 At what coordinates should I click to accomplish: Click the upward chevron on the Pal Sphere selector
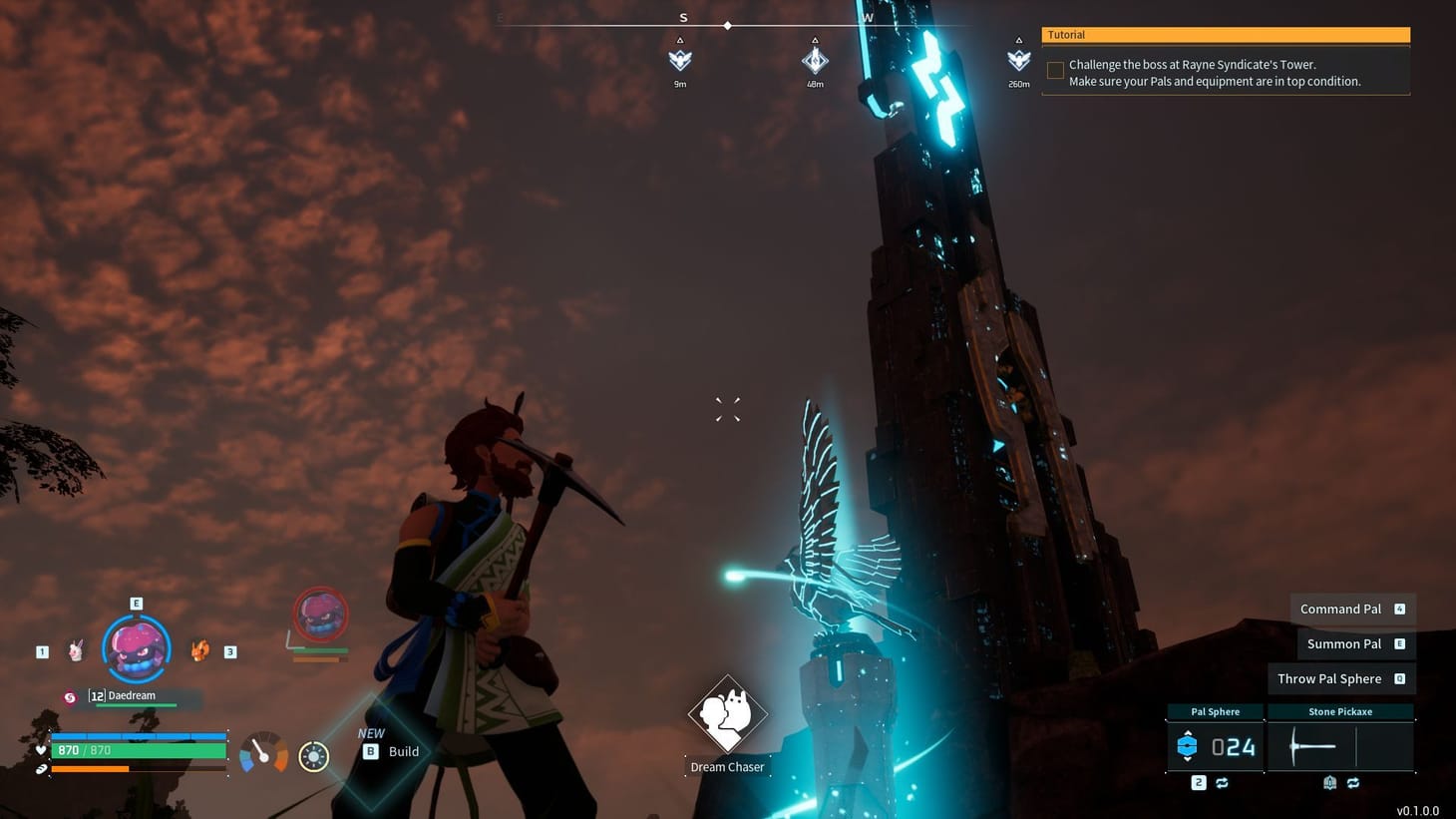(x=1188, y=732)
